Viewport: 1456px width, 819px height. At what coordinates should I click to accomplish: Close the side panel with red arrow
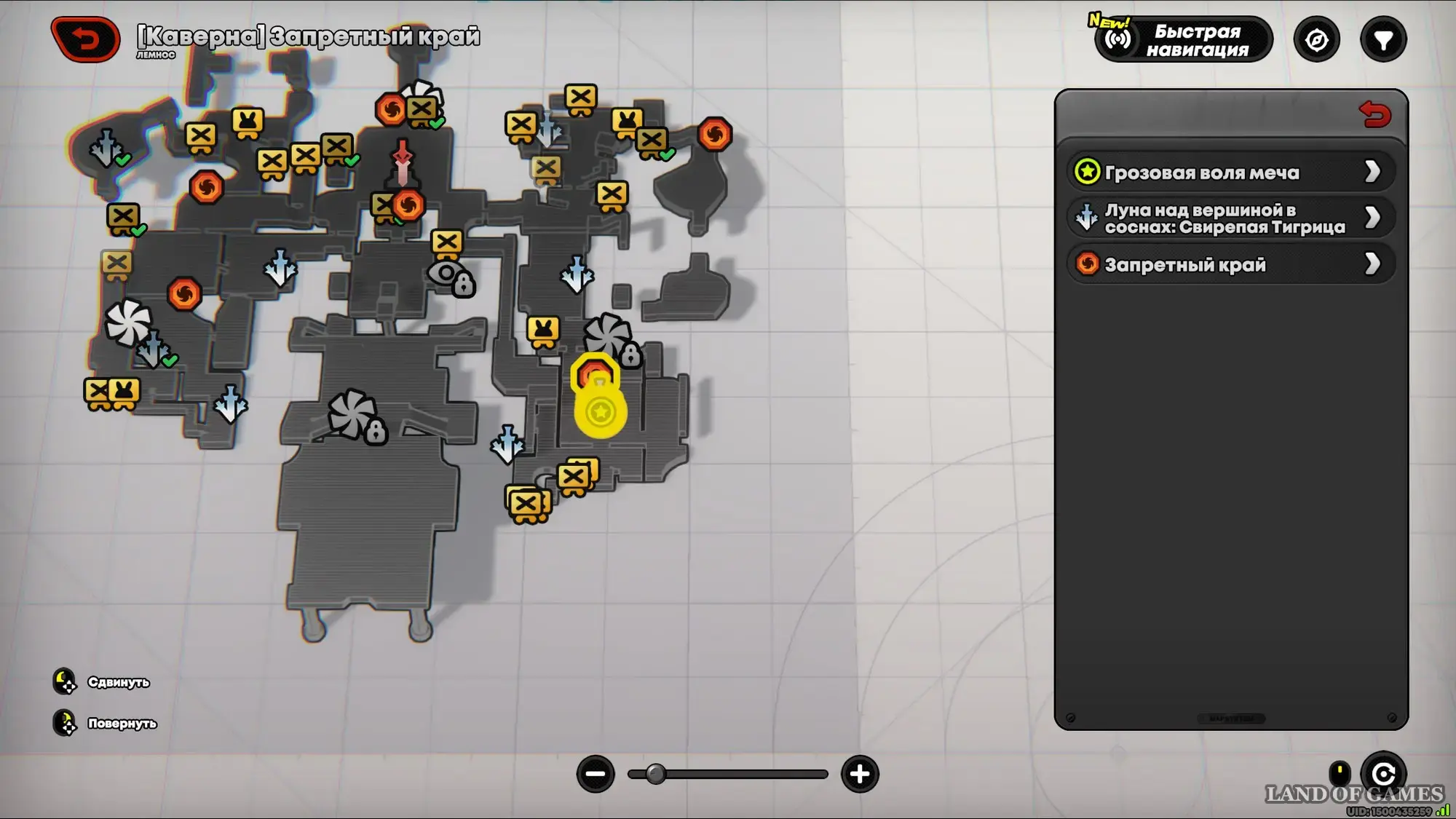pos(1374,115)
